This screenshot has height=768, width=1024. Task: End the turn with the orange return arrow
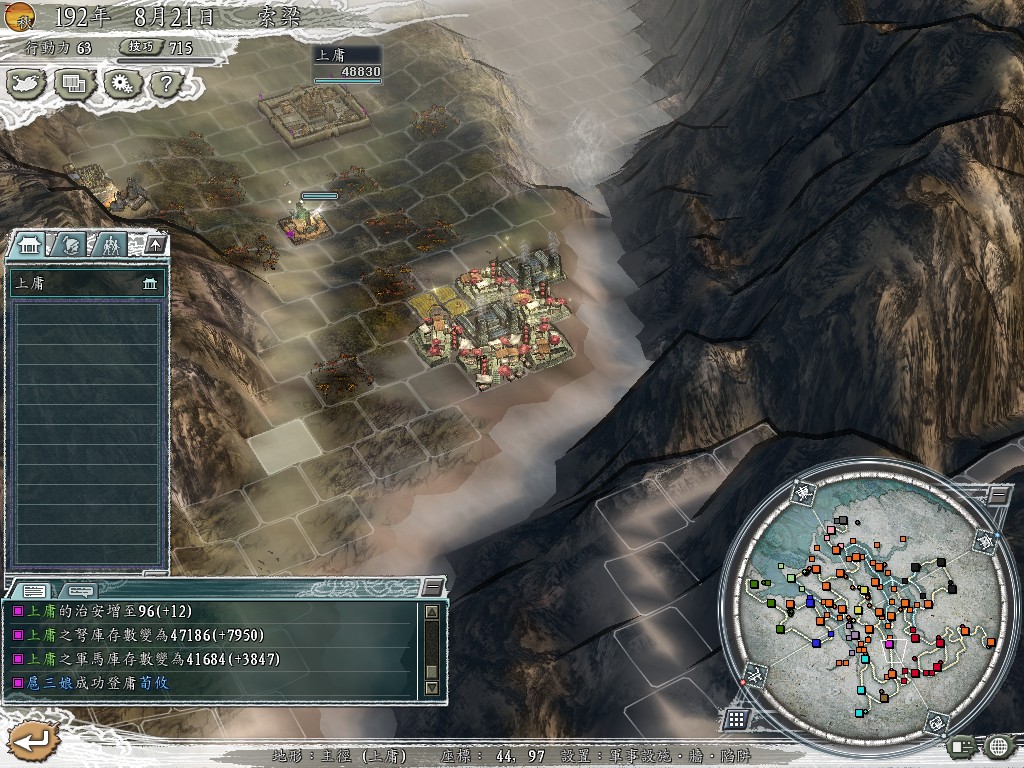(x=30, y=741)
